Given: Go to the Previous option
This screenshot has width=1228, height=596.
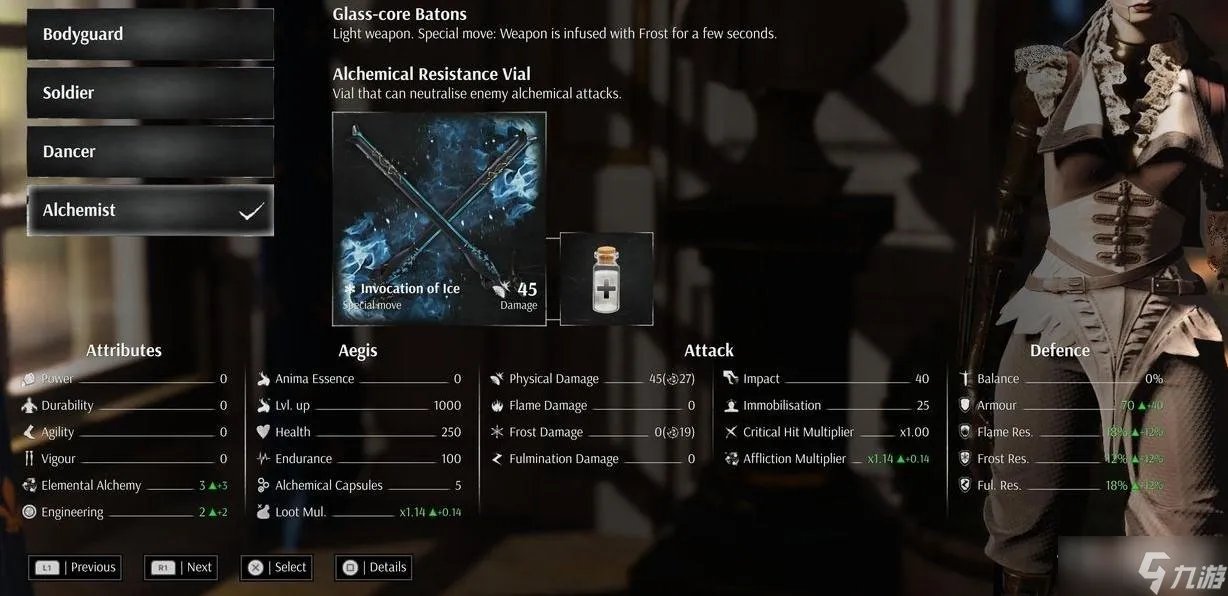Looking at the screenshot, I should click(76, 567).
